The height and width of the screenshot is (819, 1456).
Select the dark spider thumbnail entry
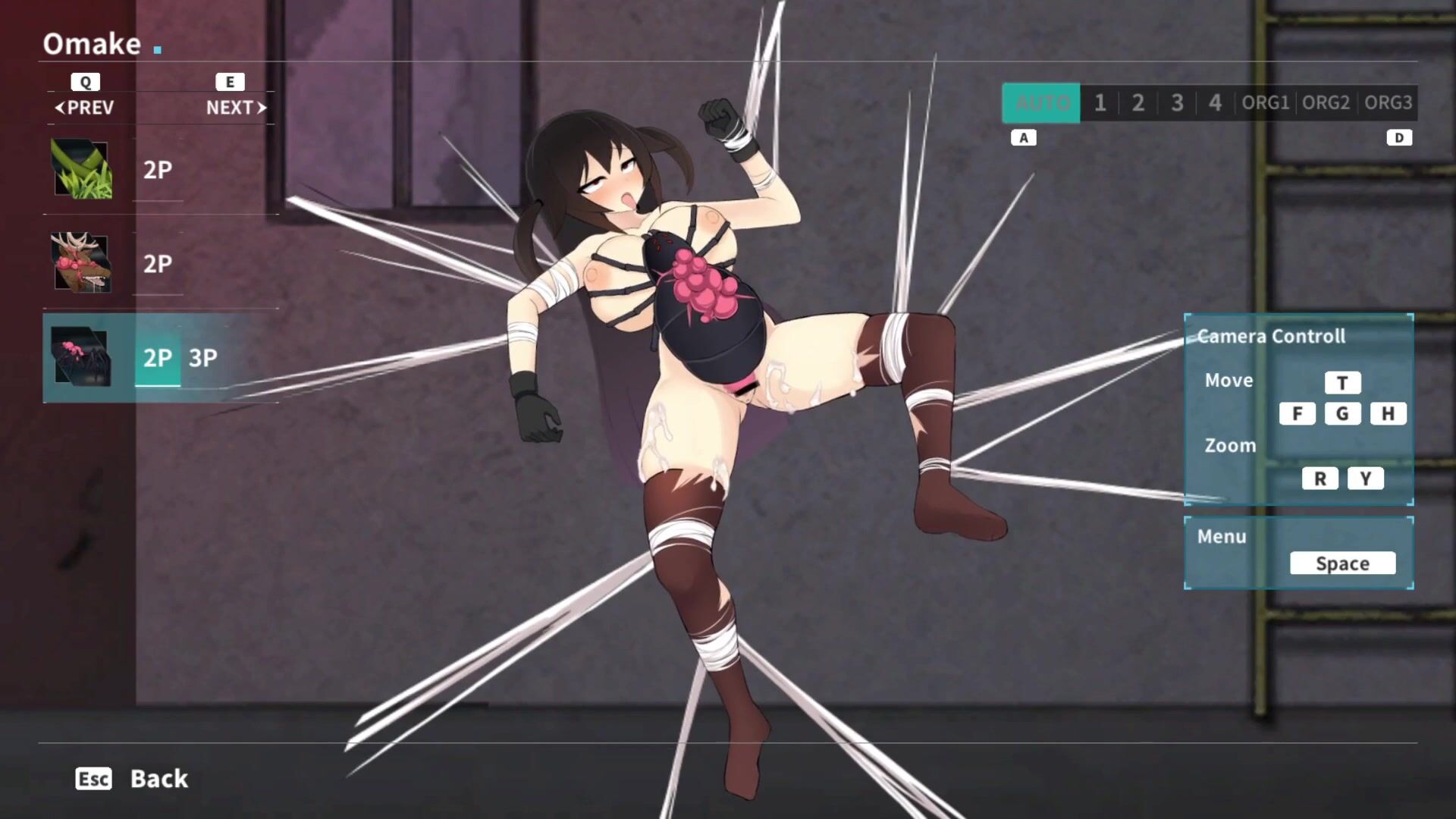82,357
